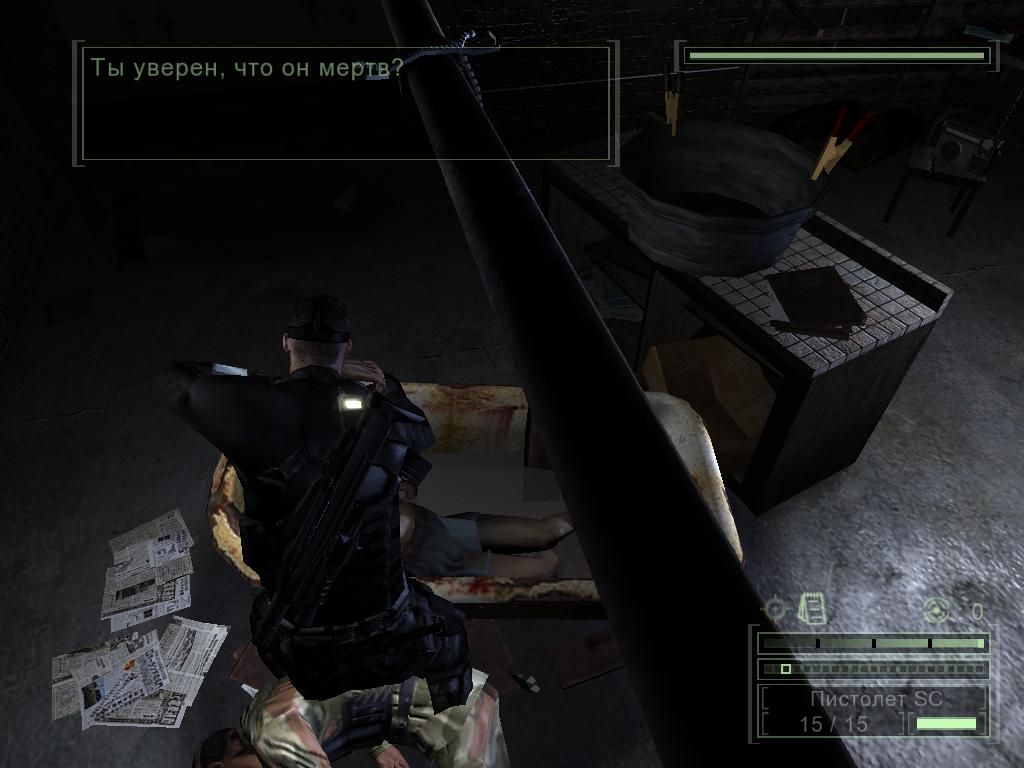Click the crosshair goal icon
This screenshot has height=768, width=1024.
[775, 608]
